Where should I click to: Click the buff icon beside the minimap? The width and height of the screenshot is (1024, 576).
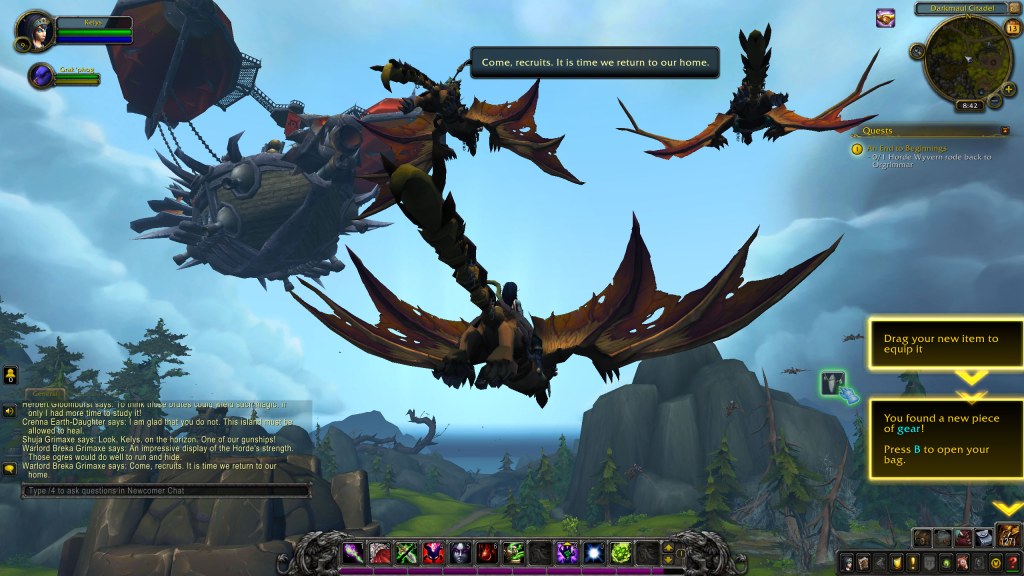click(886, 17)
